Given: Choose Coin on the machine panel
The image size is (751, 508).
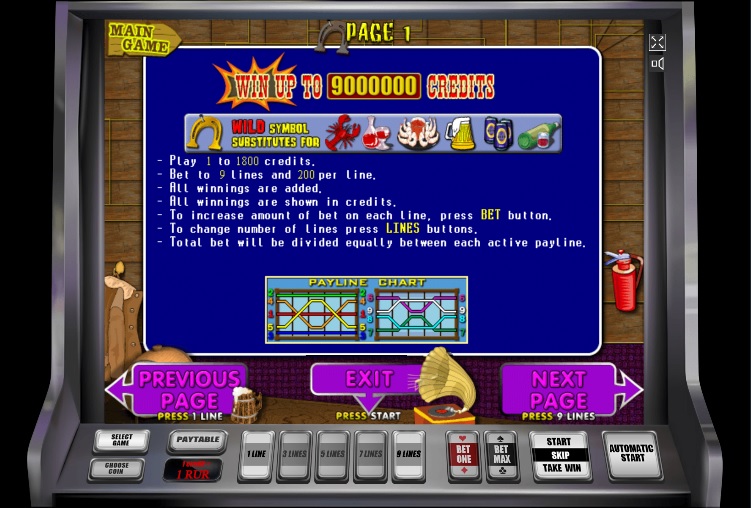Looking at the screenshot, I should coord(116,467).
